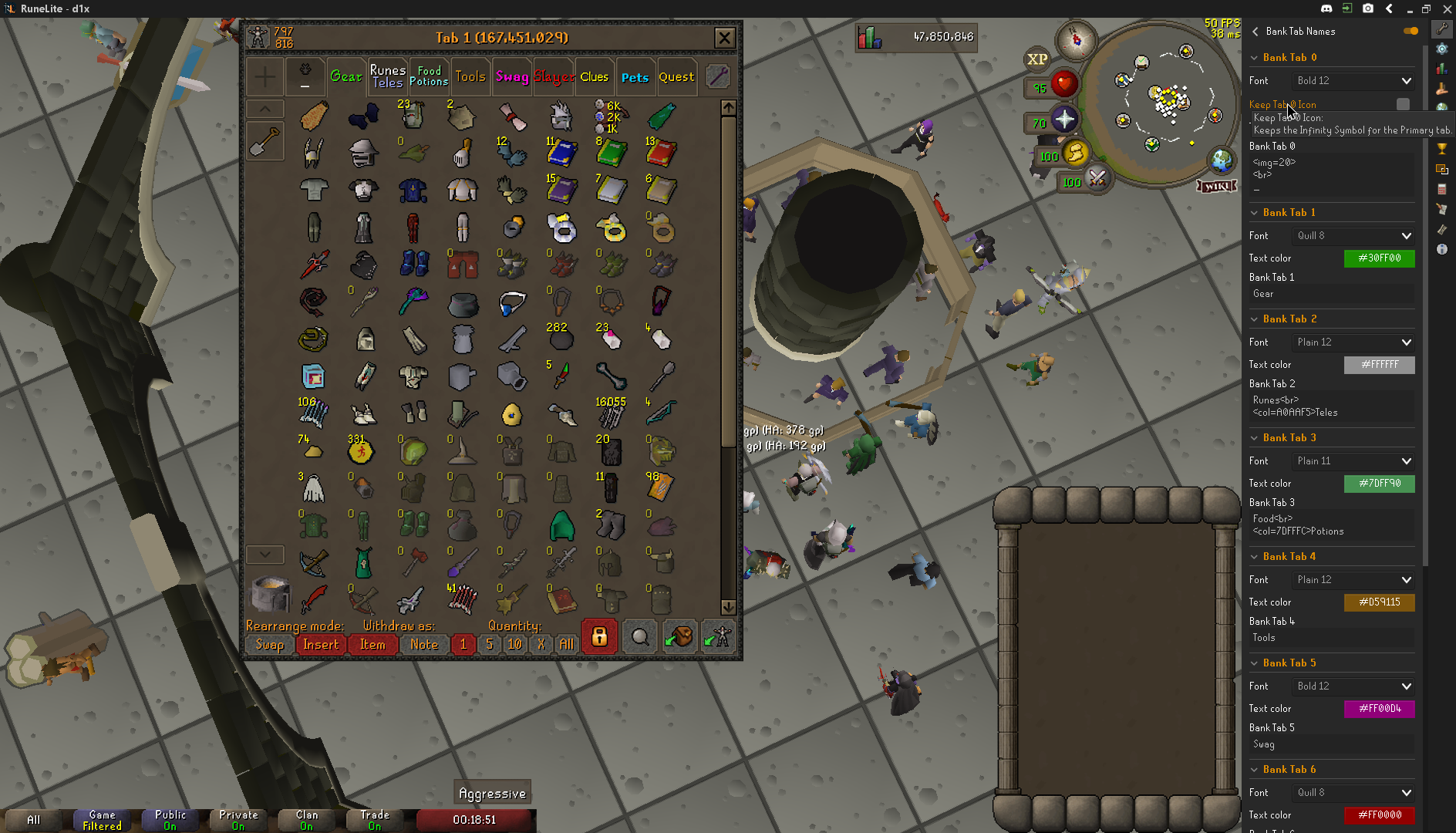Image resolution: width=1456 pixels, height=833 pixels.
Task: Toggle the bank lock placeholder icon
Action: point(599,636)
